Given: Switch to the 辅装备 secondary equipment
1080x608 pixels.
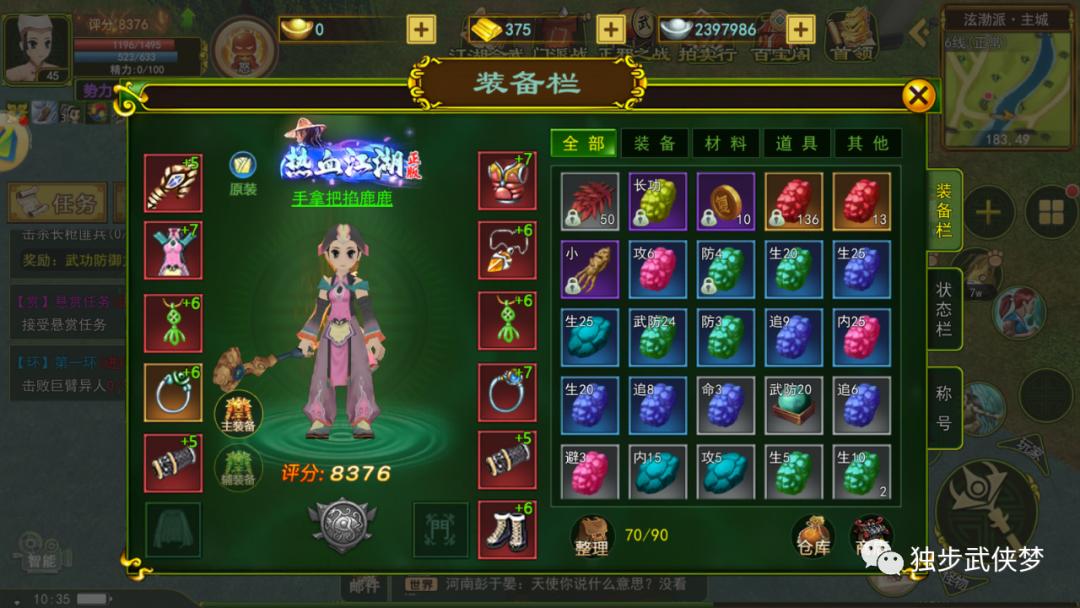Looking at the screenshot, I should [x=238, y=466].
